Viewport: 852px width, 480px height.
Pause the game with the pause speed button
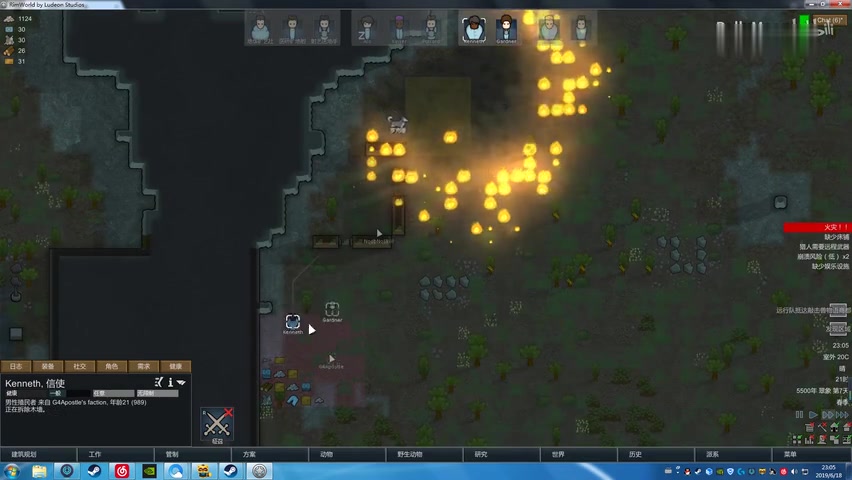799,415
